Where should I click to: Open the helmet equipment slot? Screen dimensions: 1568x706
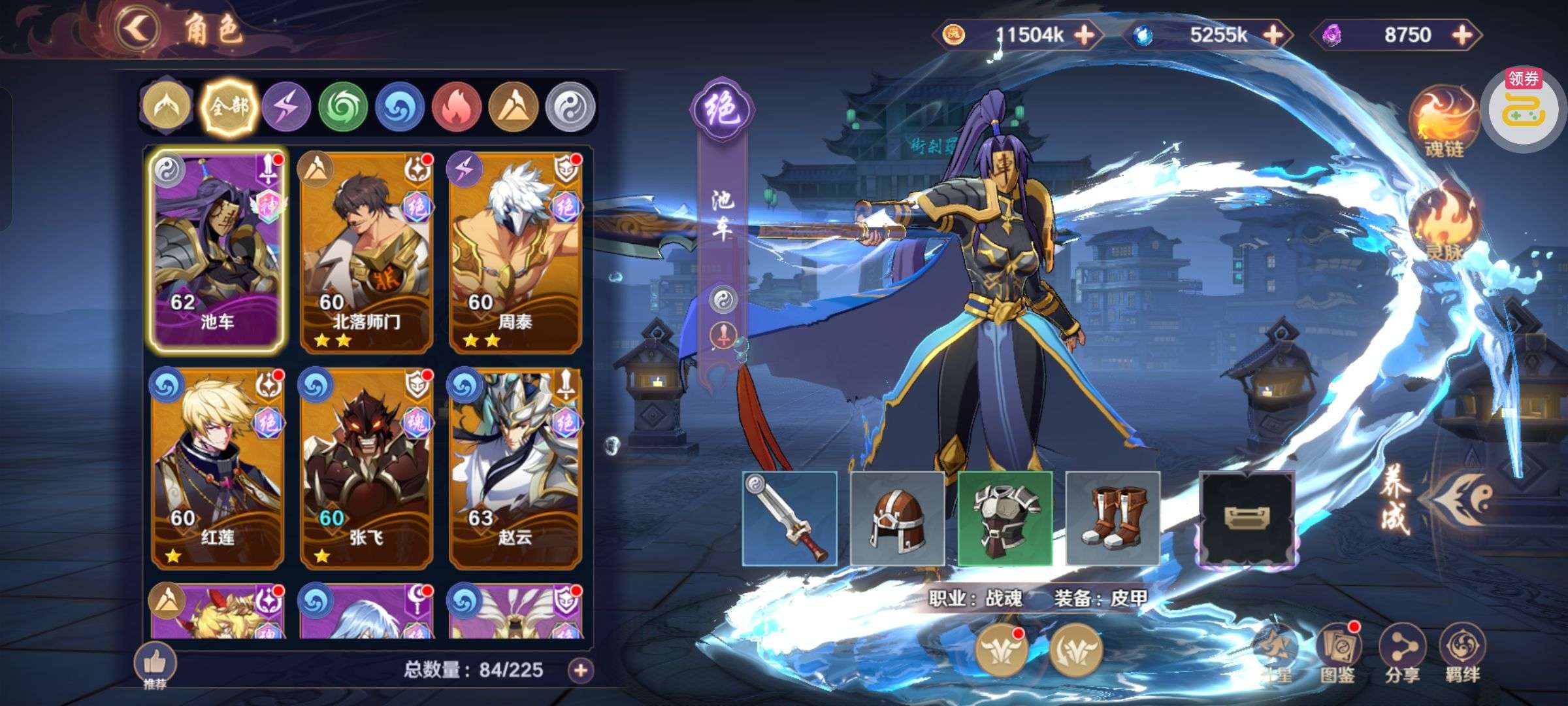pyautogui.click(x=897, y=518)
